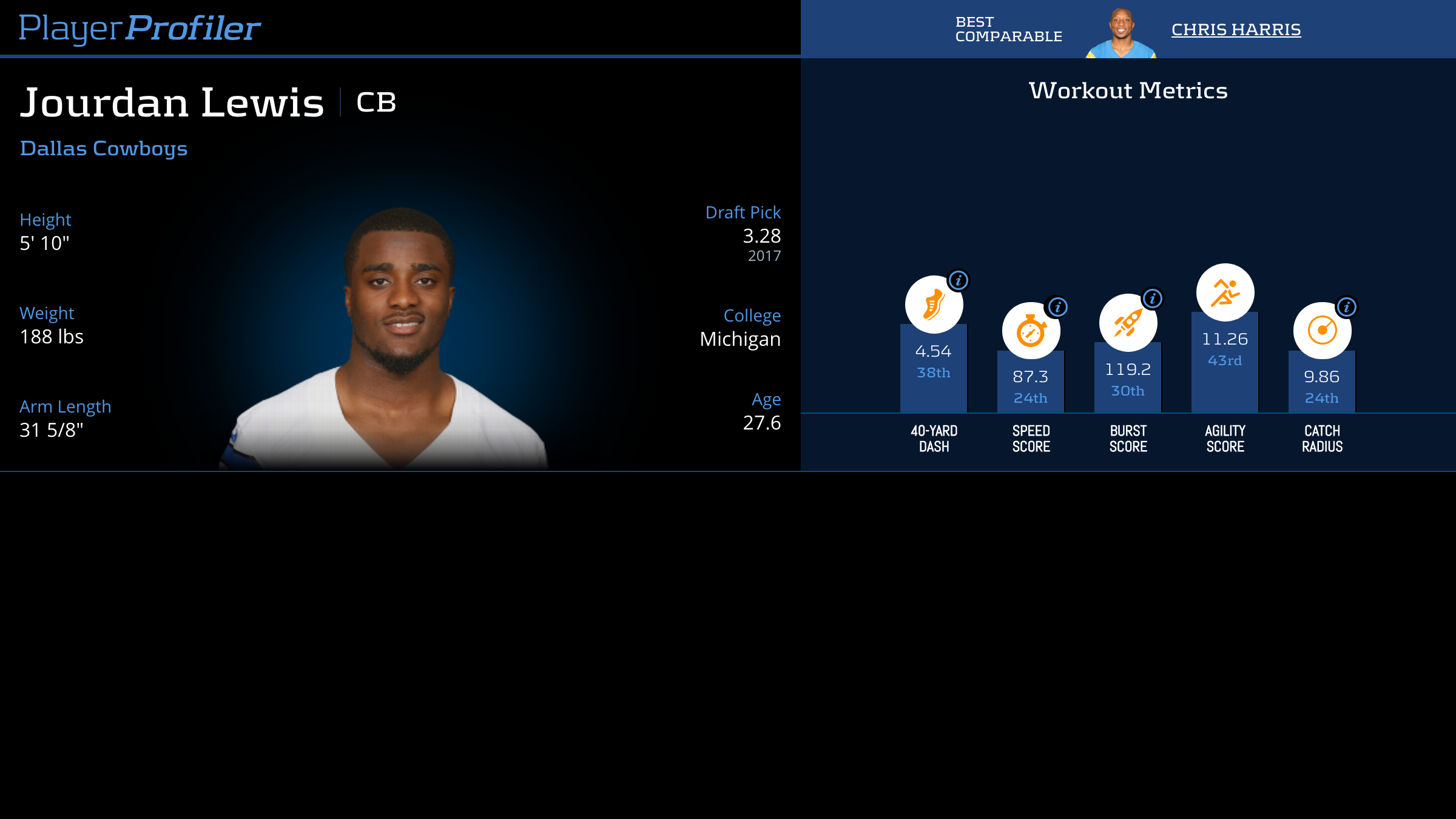This screenshot has height=819, width=1456.
Task: Open Chris Harris comparable player link
Action: [1236, 30]
